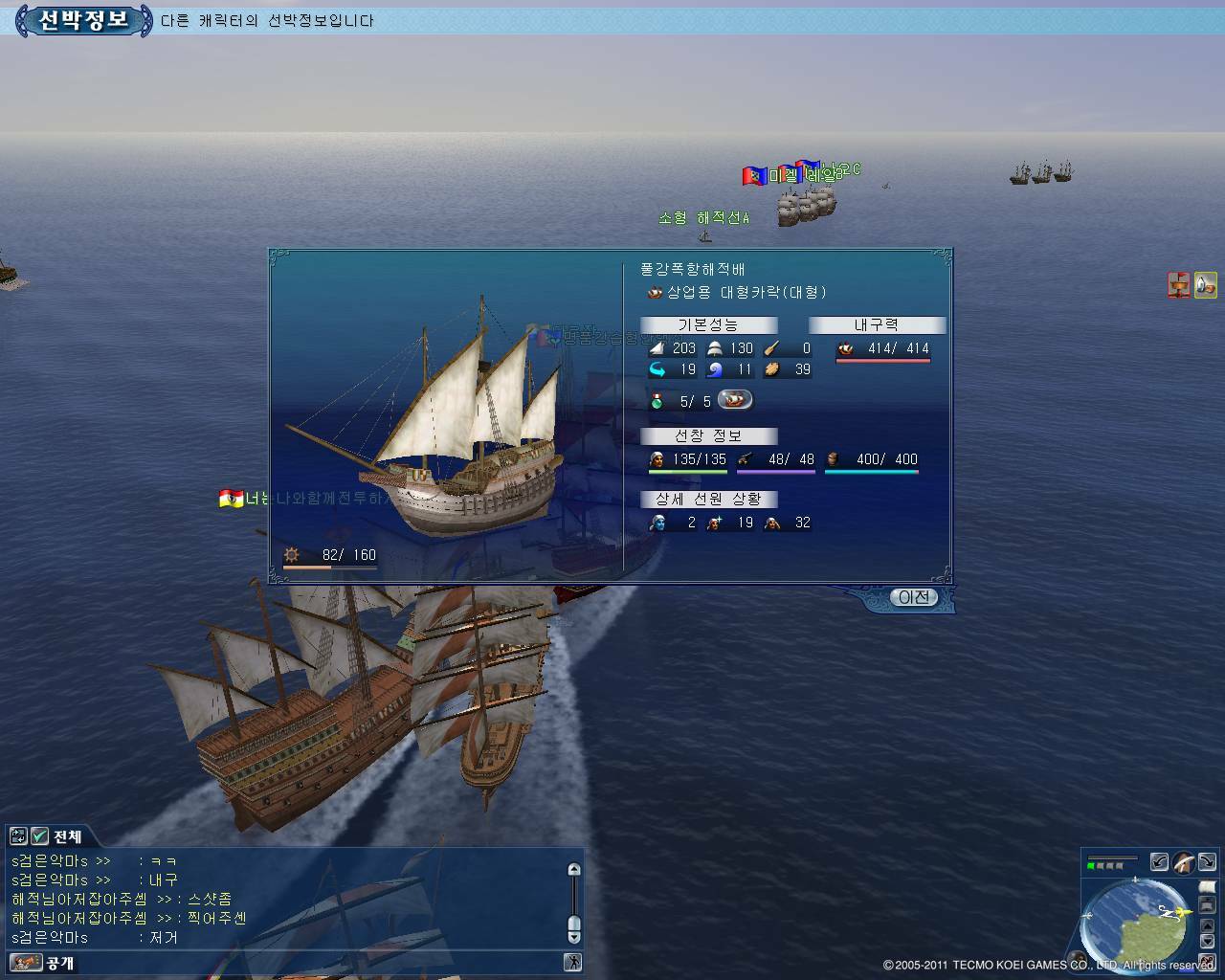Turn the ship left with the left-arrow button
1225x980 pixels.
tap(1159, 862)
